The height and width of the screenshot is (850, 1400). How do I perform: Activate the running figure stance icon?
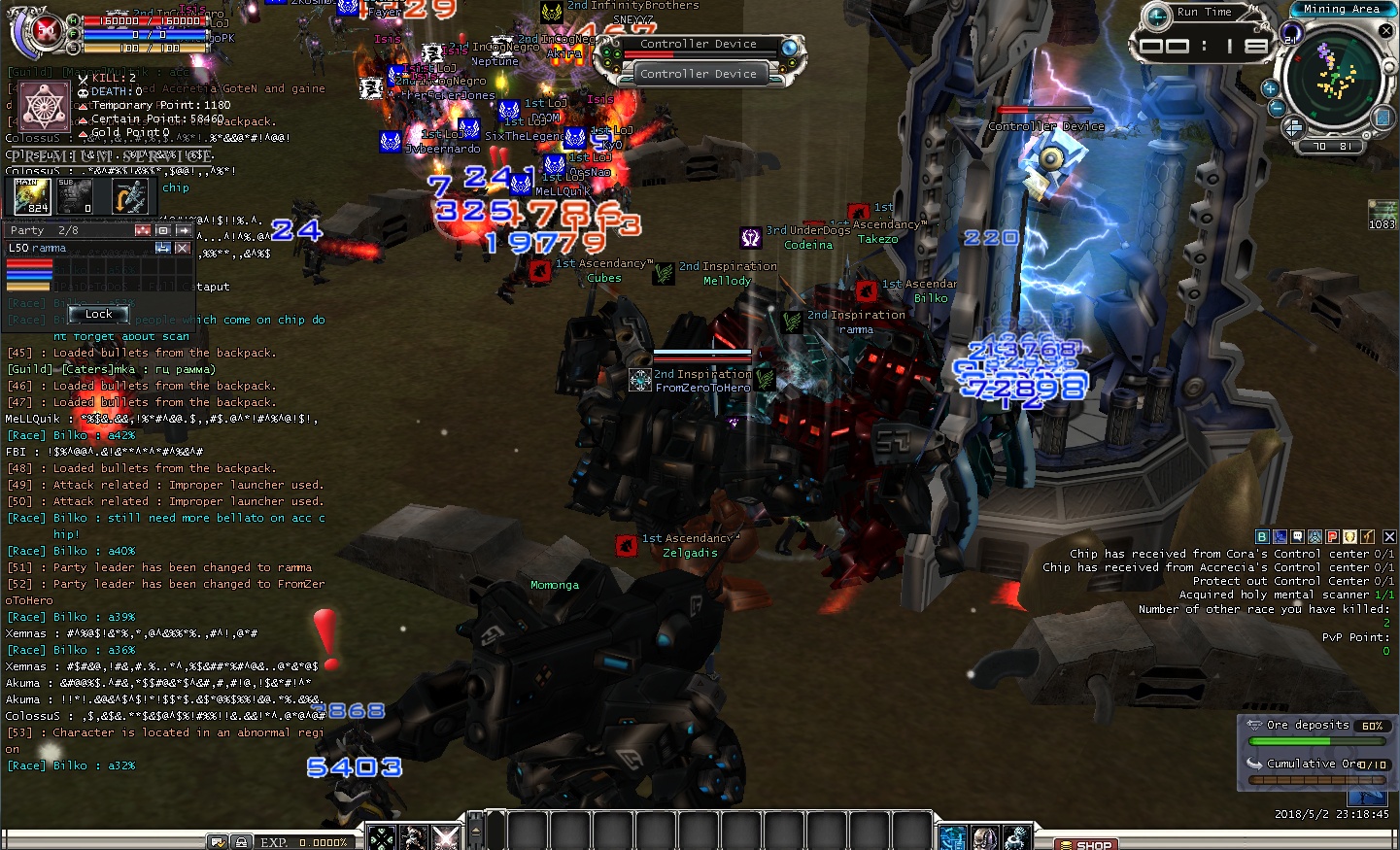pyautogui.click(x=129, y=196)
